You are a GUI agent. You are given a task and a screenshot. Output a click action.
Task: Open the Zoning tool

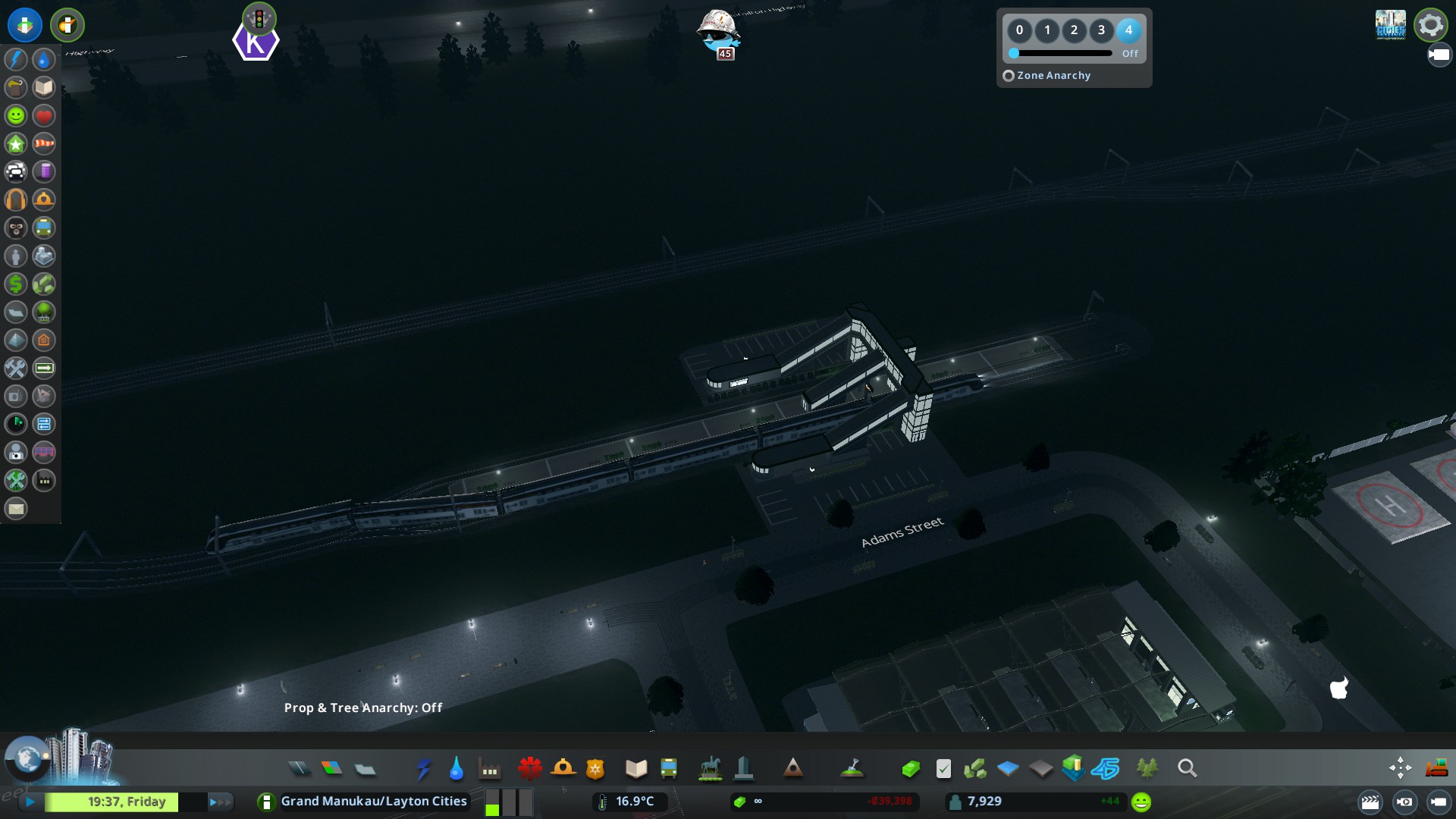(x=331, y=769)
